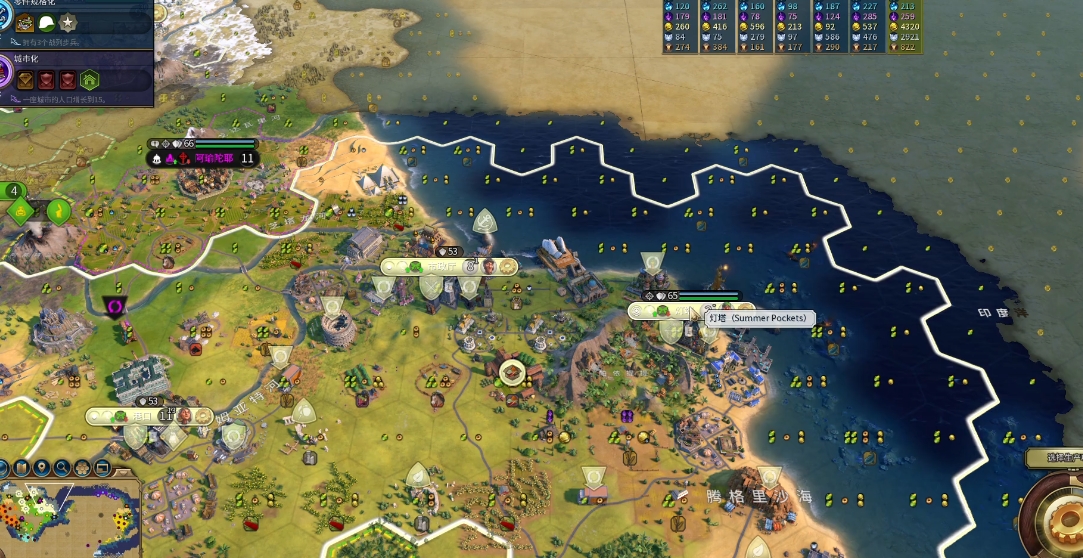The width and height of the screenshot is (1083, 558).
Task: Open the research tracker helmet icon
Action: 47,23
